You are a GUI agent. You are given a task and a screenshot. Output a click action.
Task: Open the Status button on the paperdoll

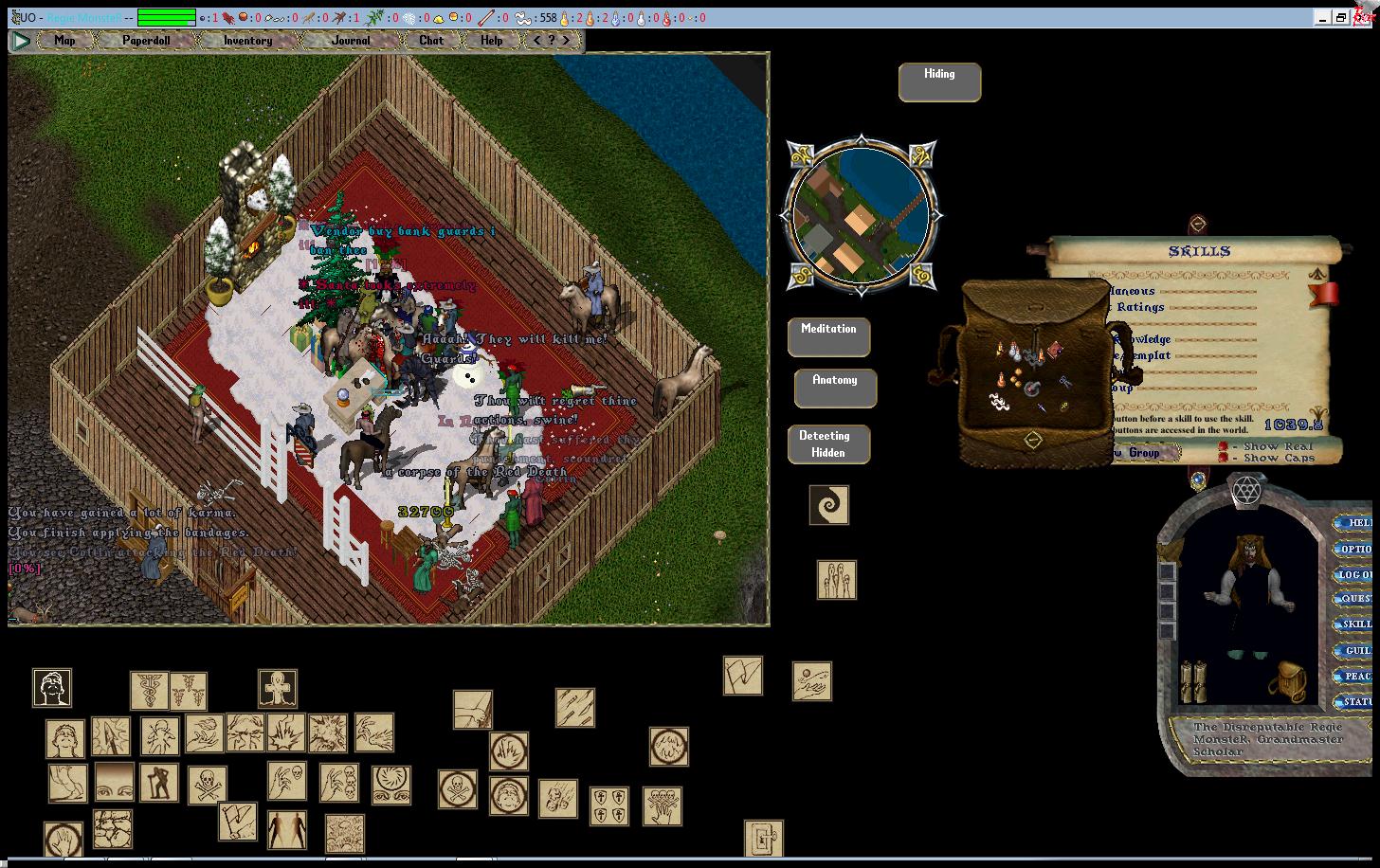(1353, 701)
